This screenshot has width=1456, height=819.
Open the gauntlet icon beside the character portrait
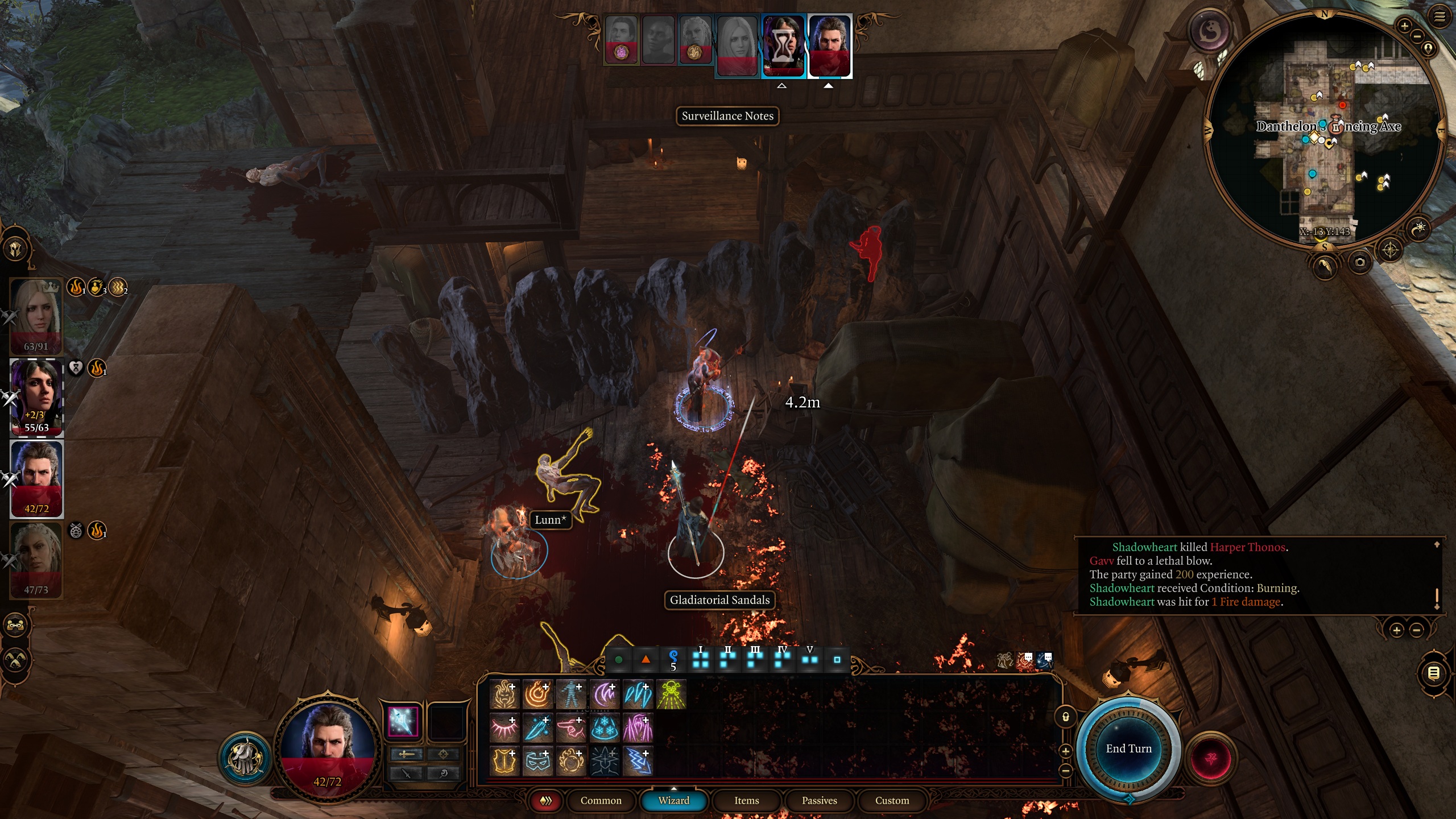[246, 758]
